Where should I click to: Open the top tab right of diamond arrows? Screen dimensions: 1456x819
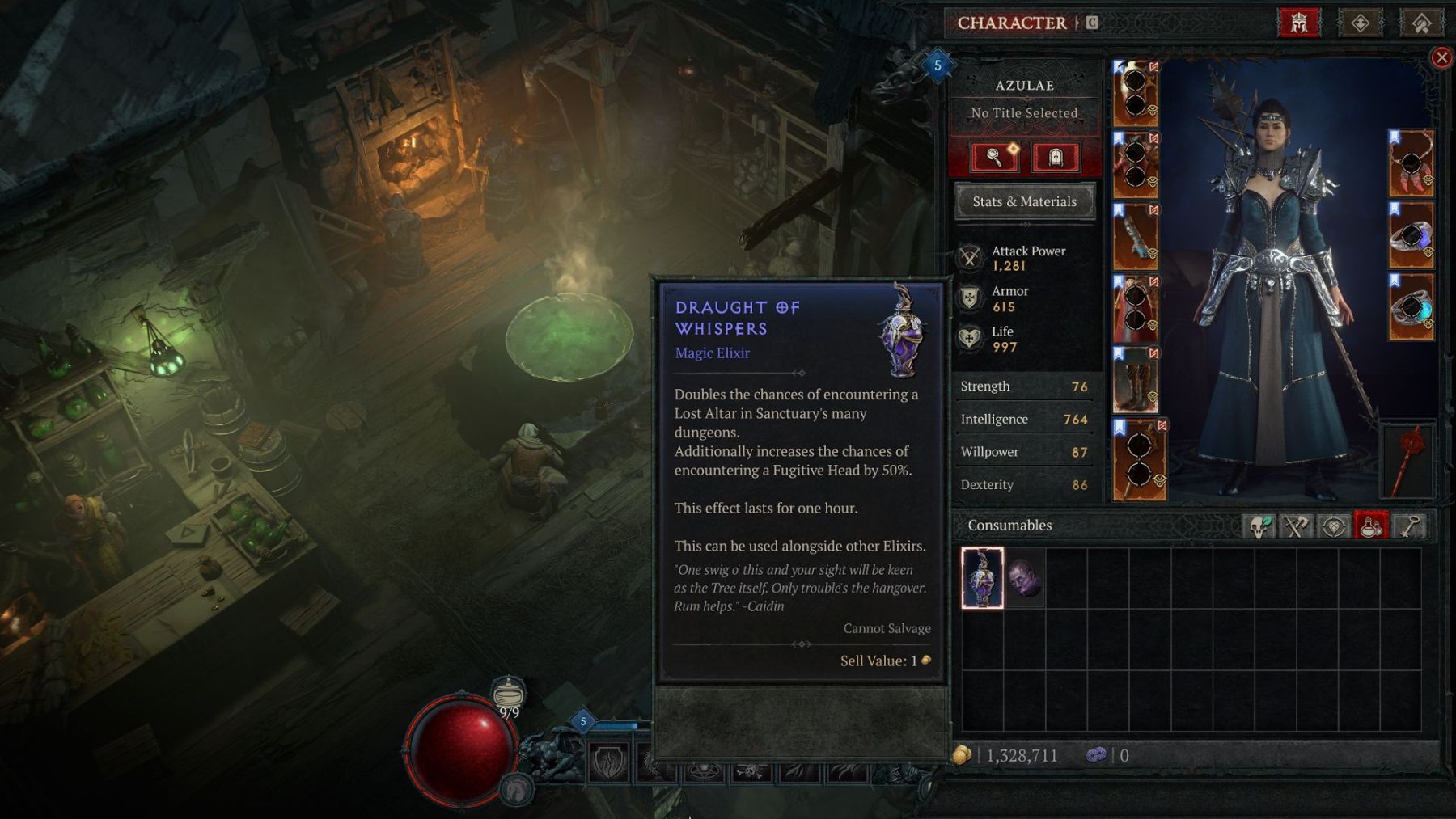1421,23
